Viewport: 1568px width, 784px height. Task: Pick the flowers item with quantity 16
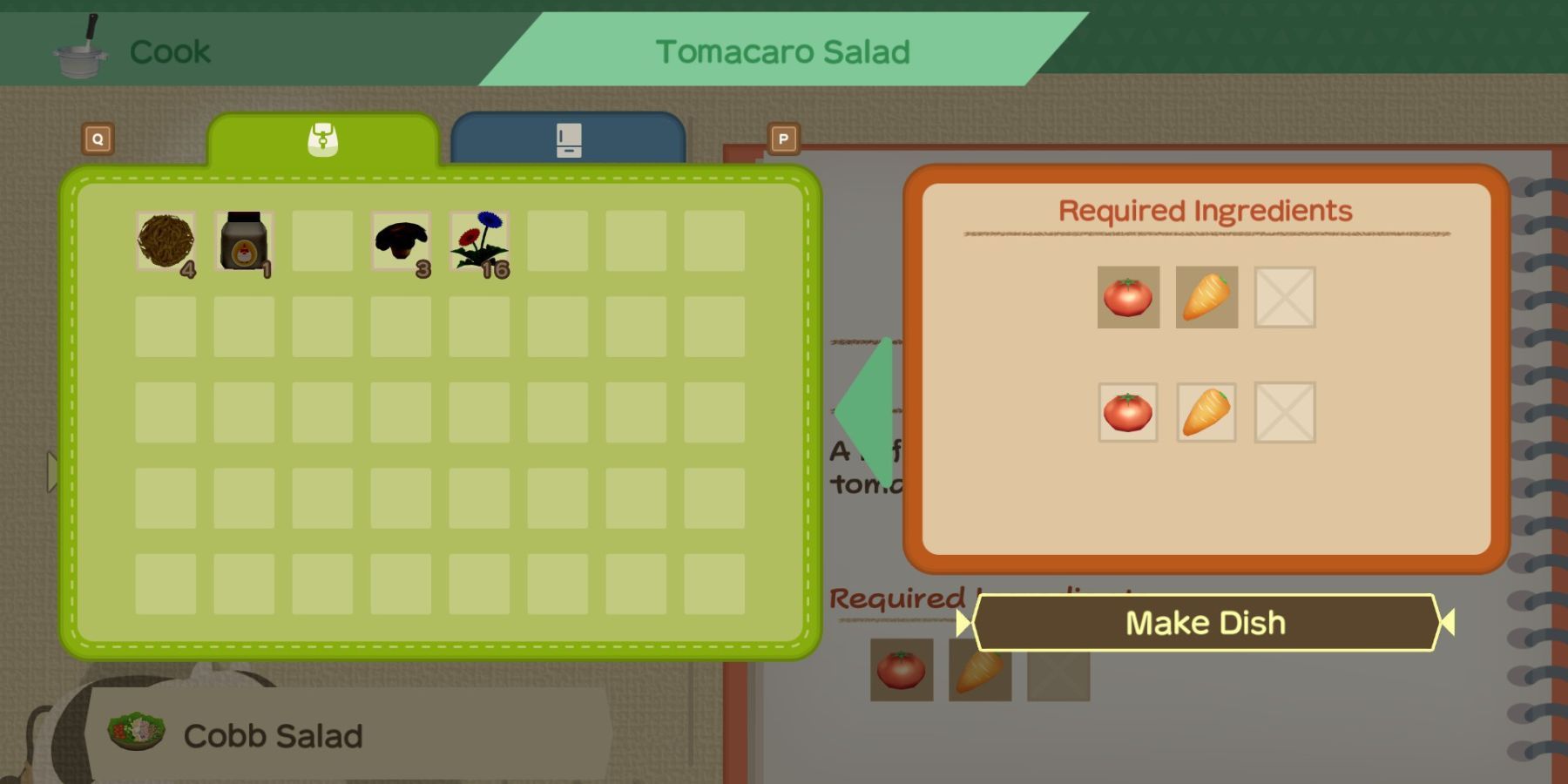coord(476,241)
